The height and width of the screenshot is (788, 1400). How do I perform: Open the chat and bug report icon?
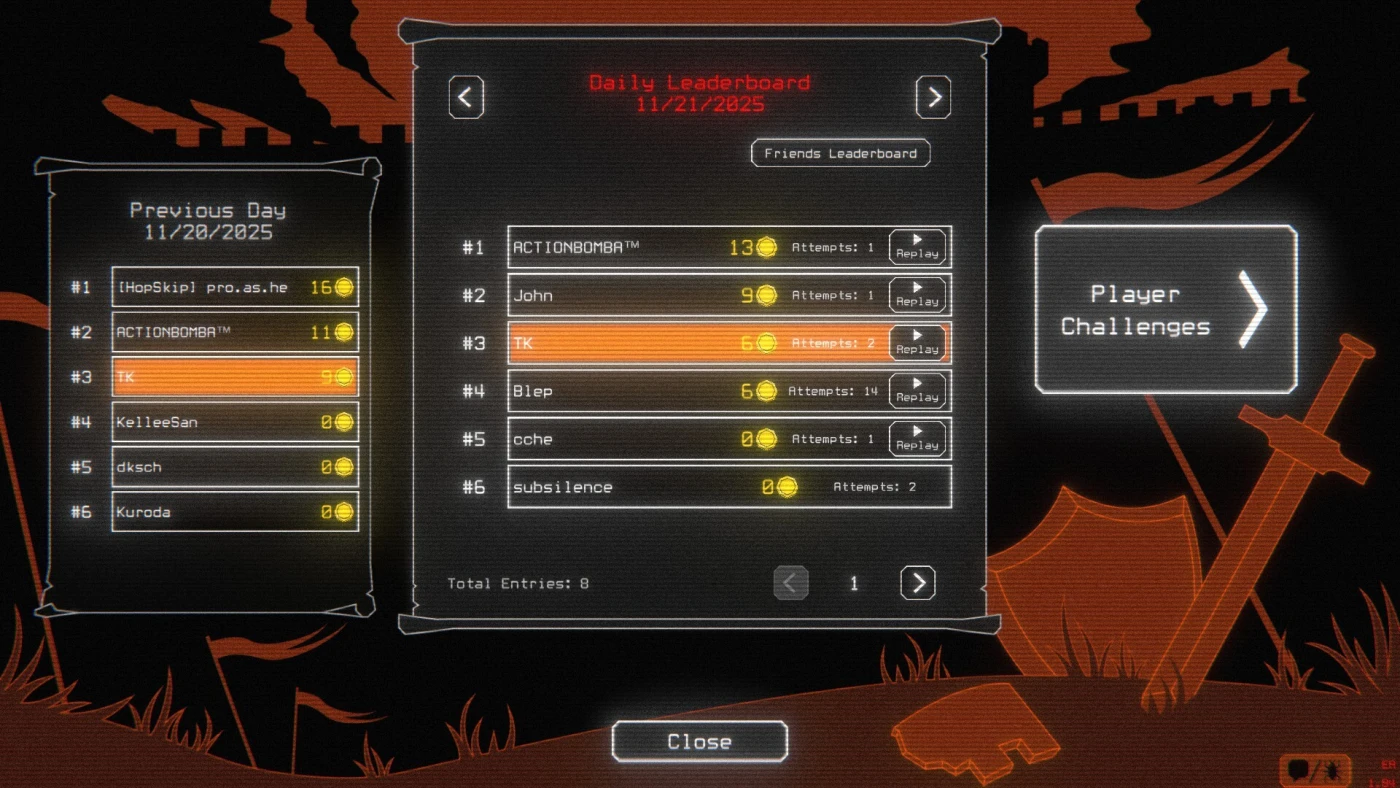(x=1314, y=770)
